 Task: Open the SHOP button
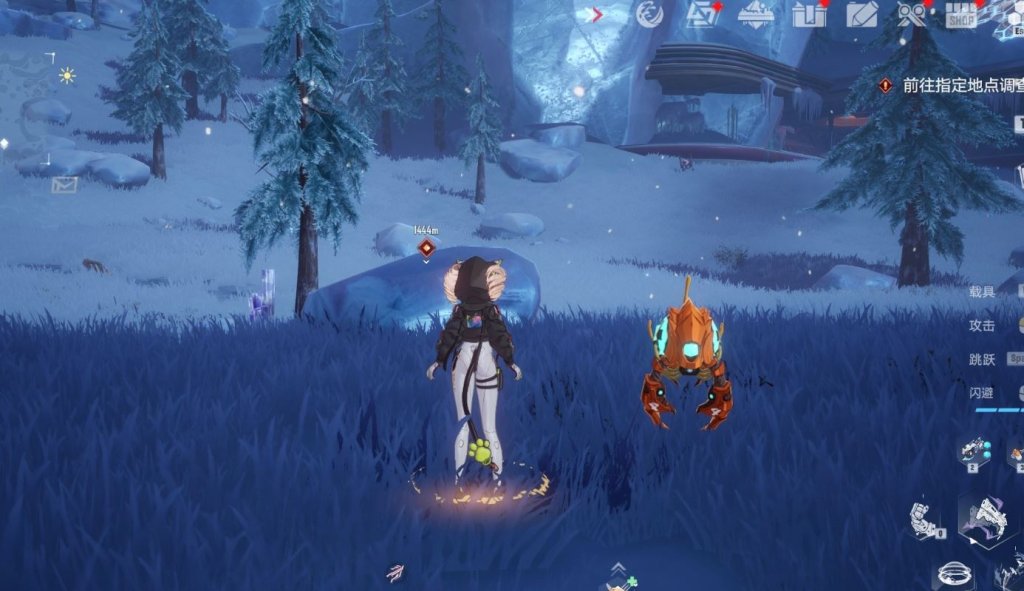tap(962, 16)
